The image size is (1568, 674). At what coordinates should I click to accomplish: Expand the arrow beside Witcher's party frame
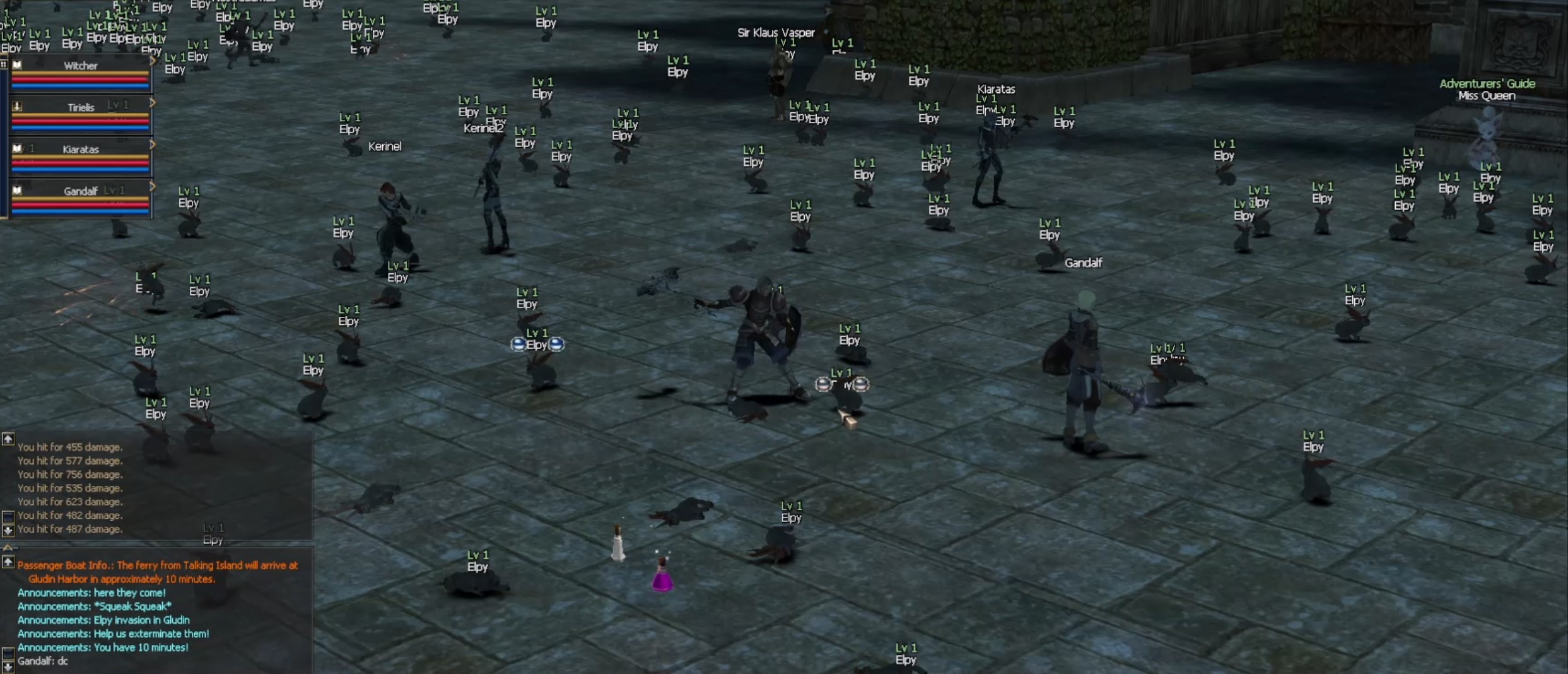click(153, 61)
